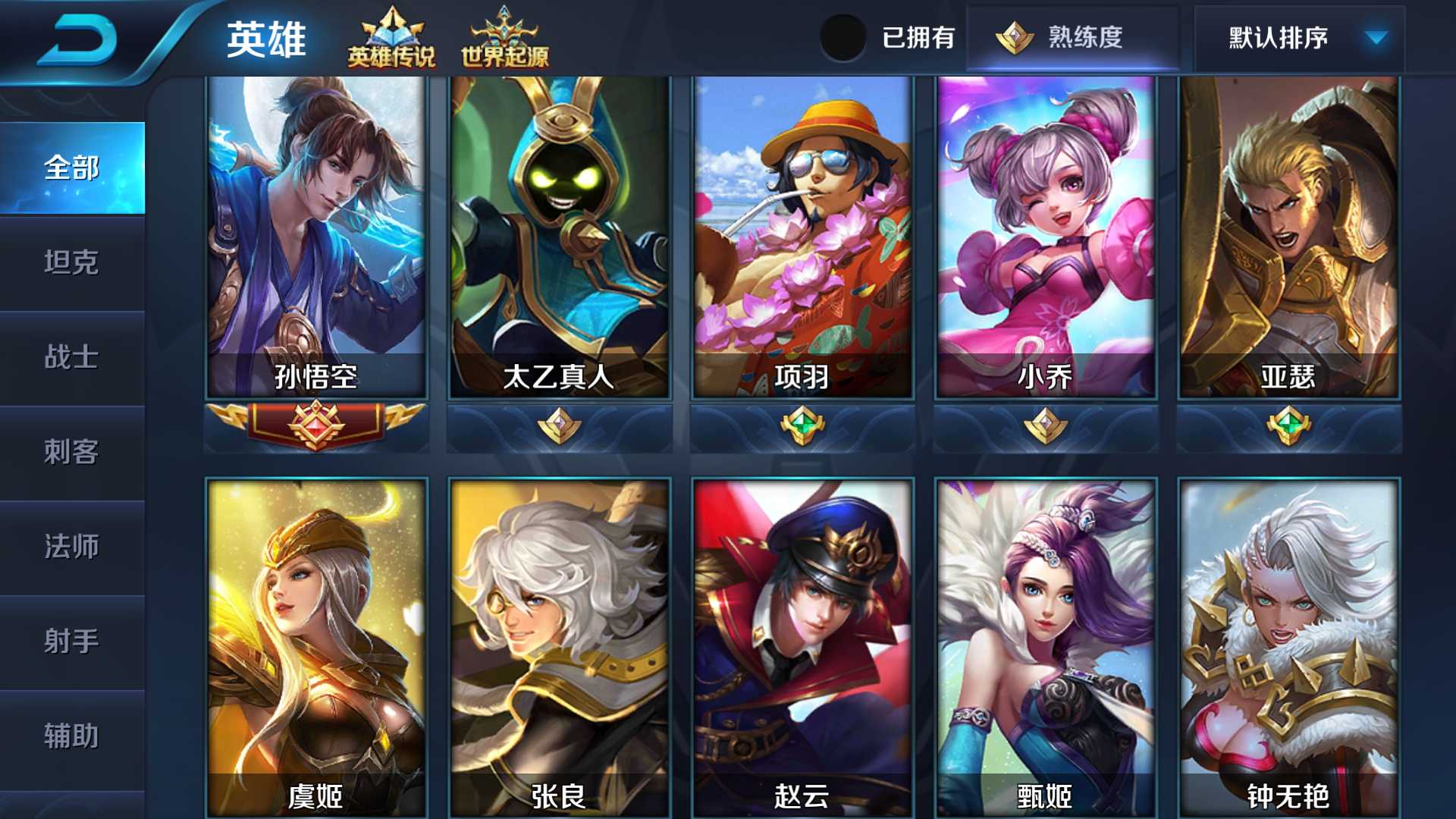
Task: Click the proficiency badge under 小乔
Action: click(x=1046, y=426)
